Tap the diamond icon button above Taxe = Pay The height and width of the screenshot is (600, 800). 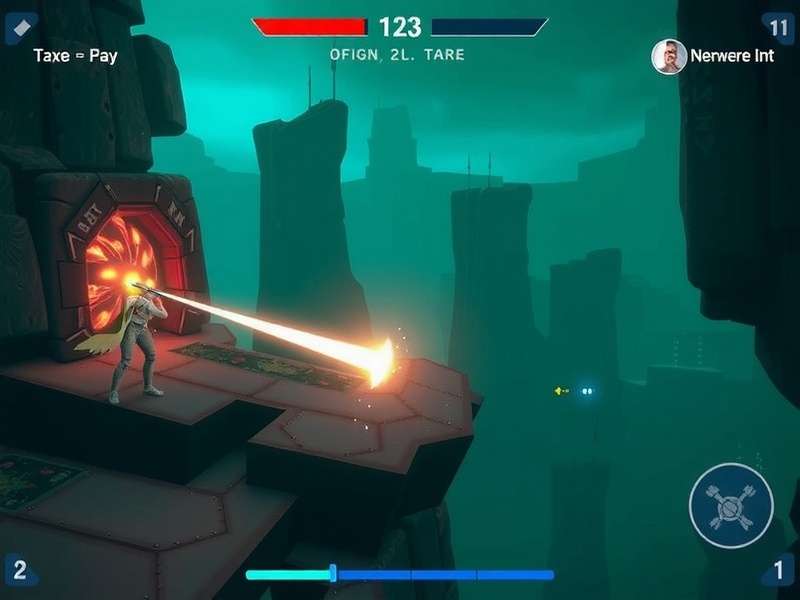tap(17, 25)
